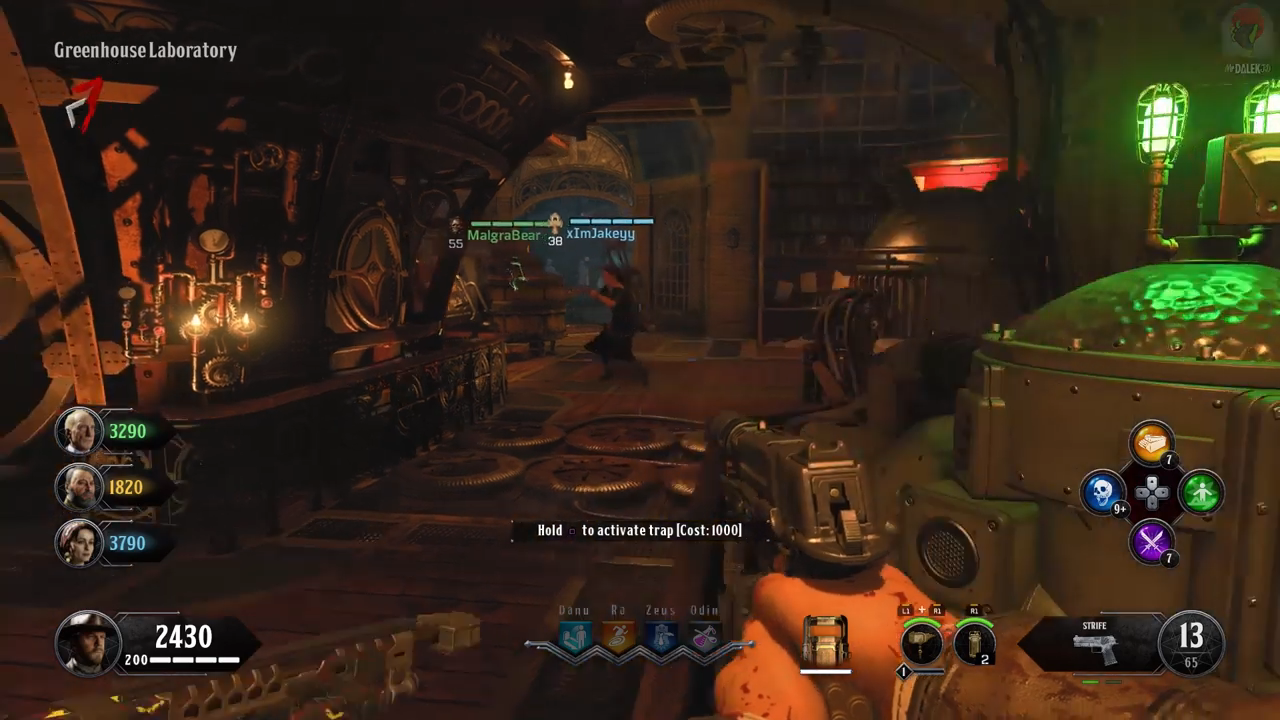Select the Ra perk icon
Viewport: 1280px width, 720px height.
pos(618,638)
